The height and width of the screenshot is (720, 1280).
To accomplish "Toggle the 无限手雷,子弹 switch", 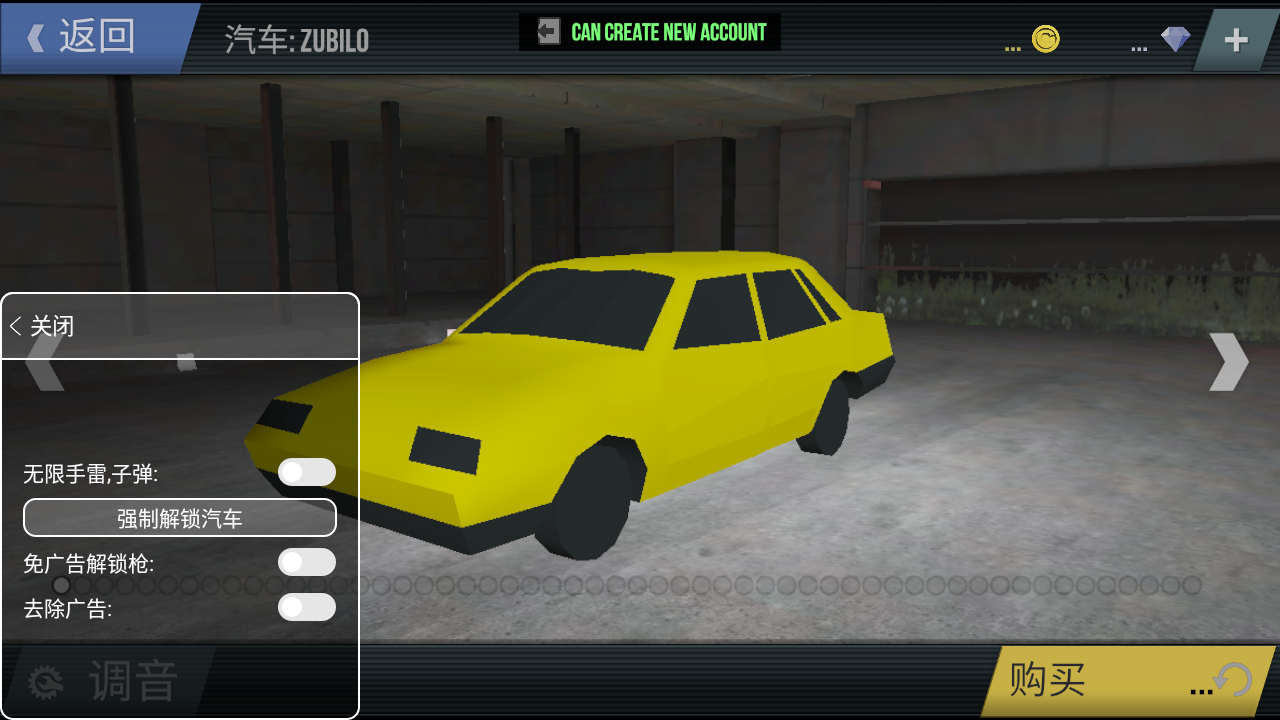I will coord(306,472).
